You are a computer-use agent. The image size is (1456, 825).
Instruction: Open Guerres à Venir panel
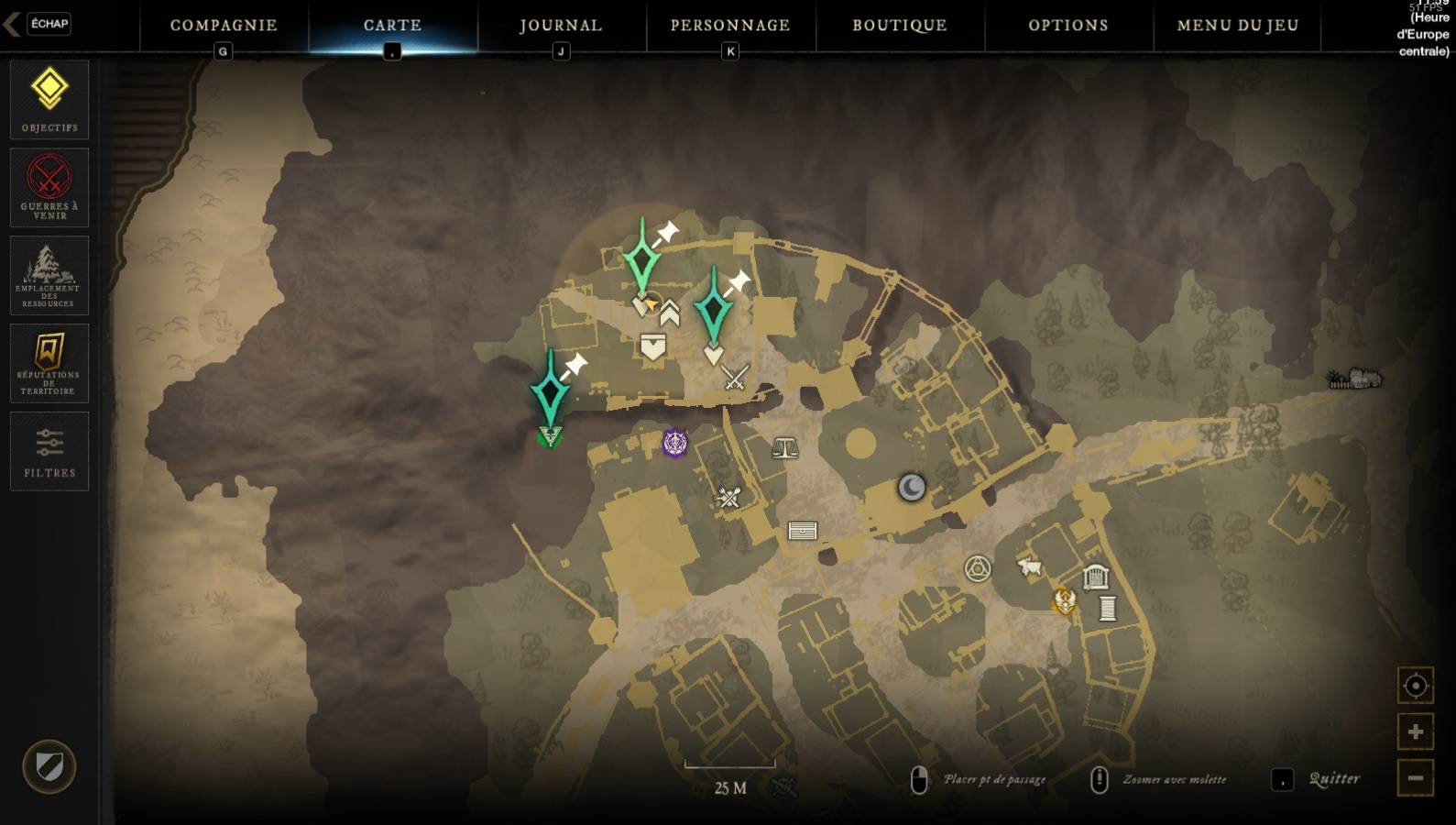(x=49, y=187)
